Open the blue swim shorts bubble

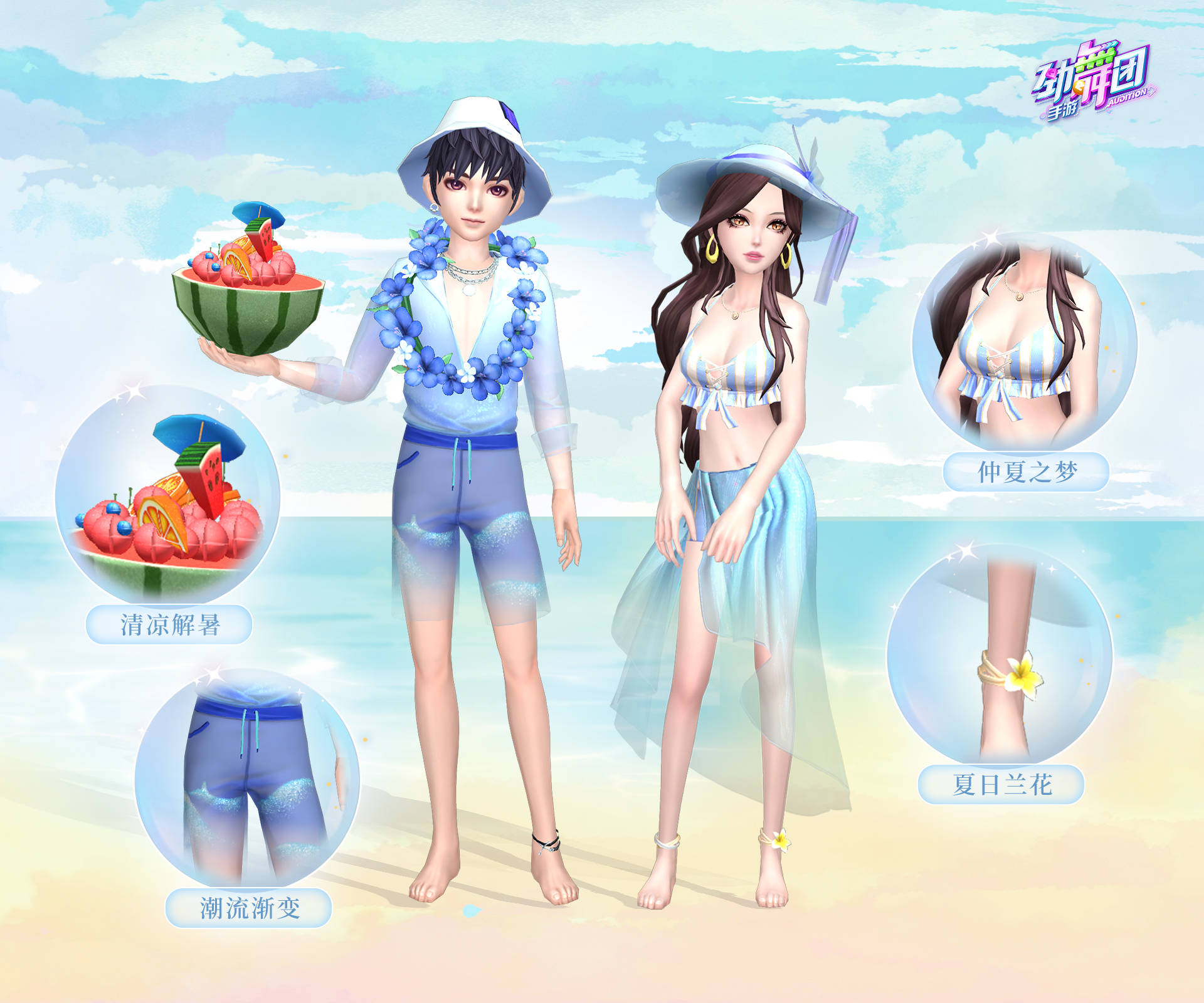tap(247, 779)
